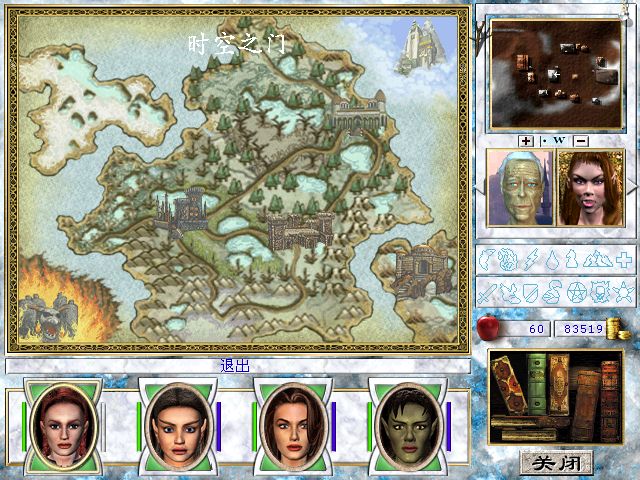Viewport: 640px width, 480px height.
Task: Click the cross-shaped spell icon
Action: coord(621,261)
